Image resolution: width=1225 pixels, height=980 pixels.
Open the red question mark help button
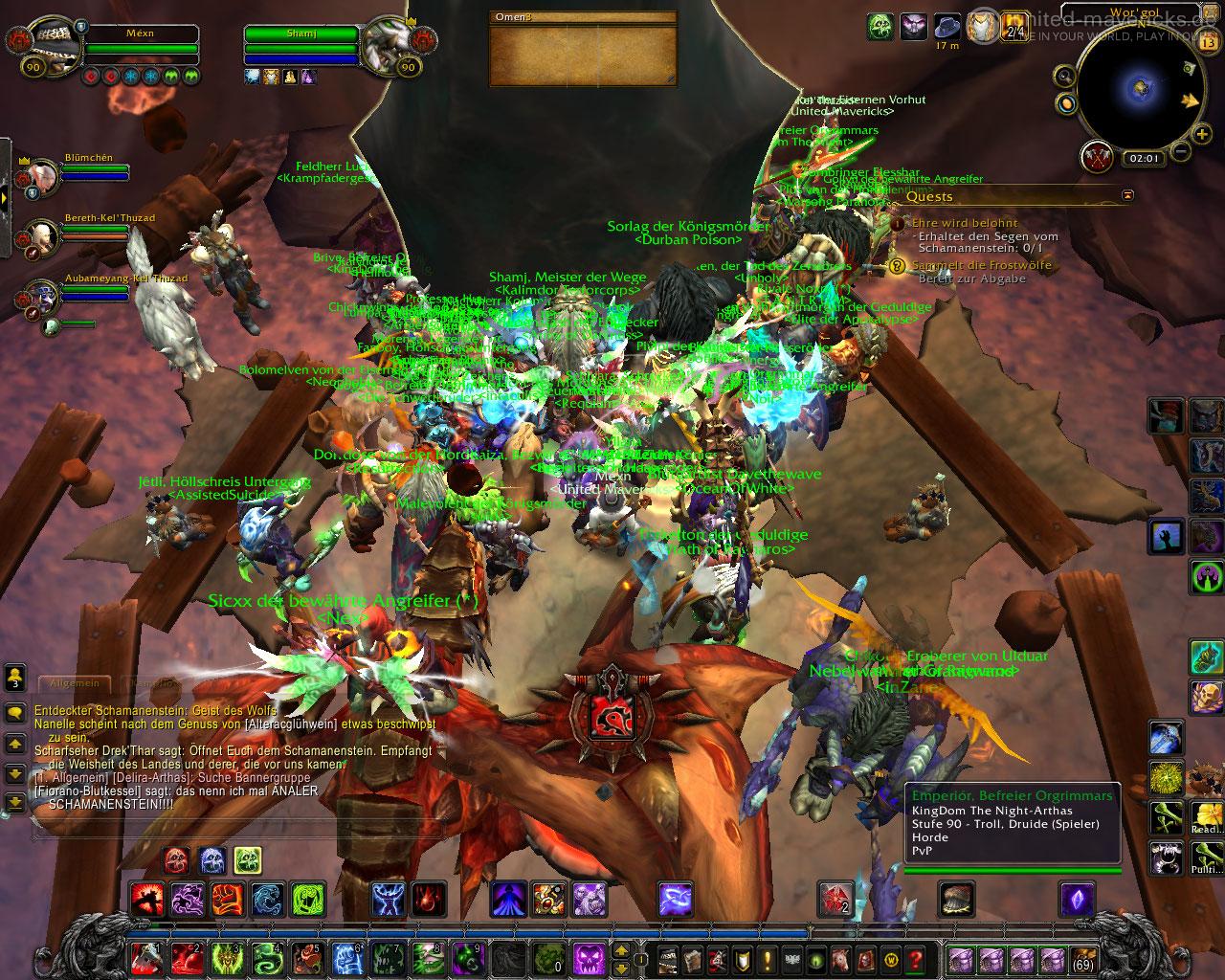click(x=915, y=958)
